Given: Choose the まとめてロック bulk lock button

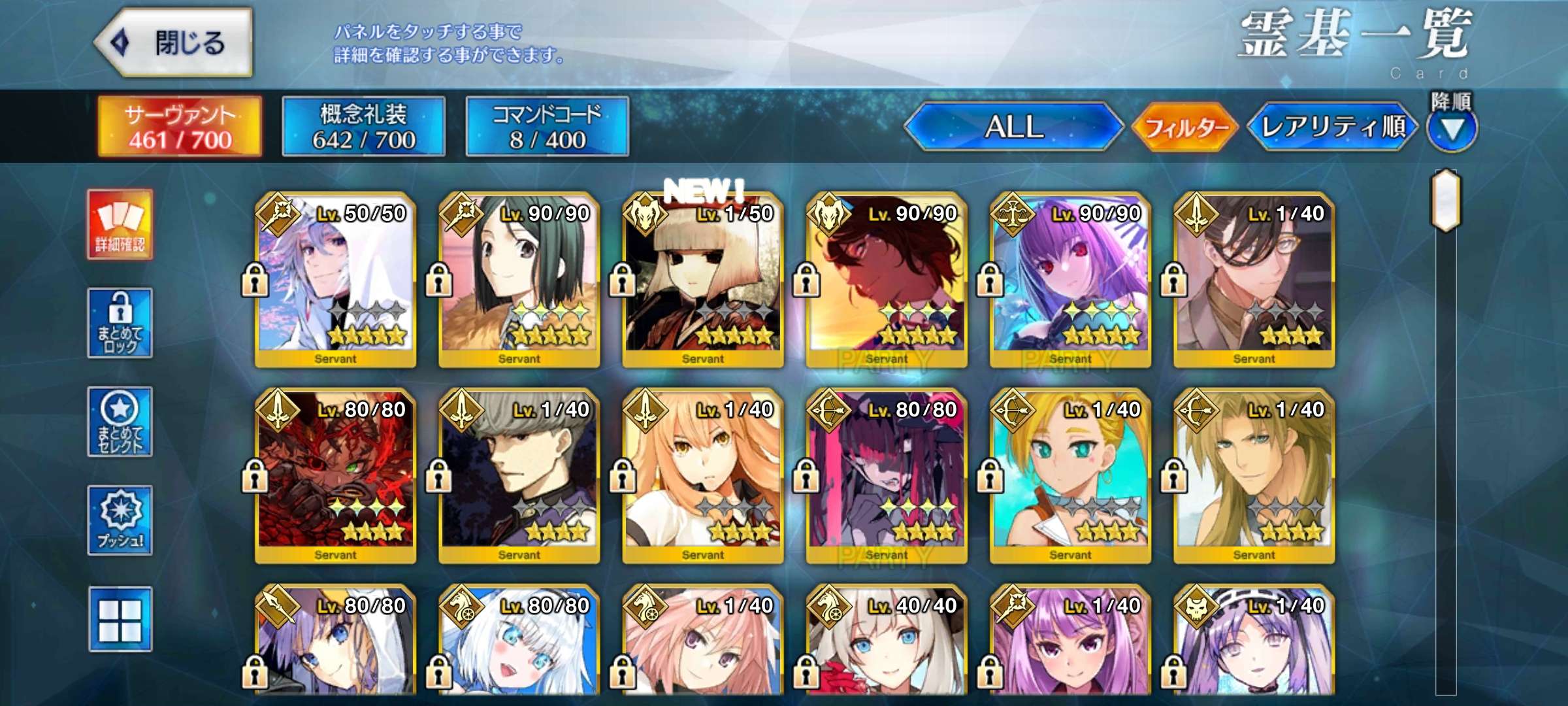Looking at the screenshot, I should tap(120, 323).
